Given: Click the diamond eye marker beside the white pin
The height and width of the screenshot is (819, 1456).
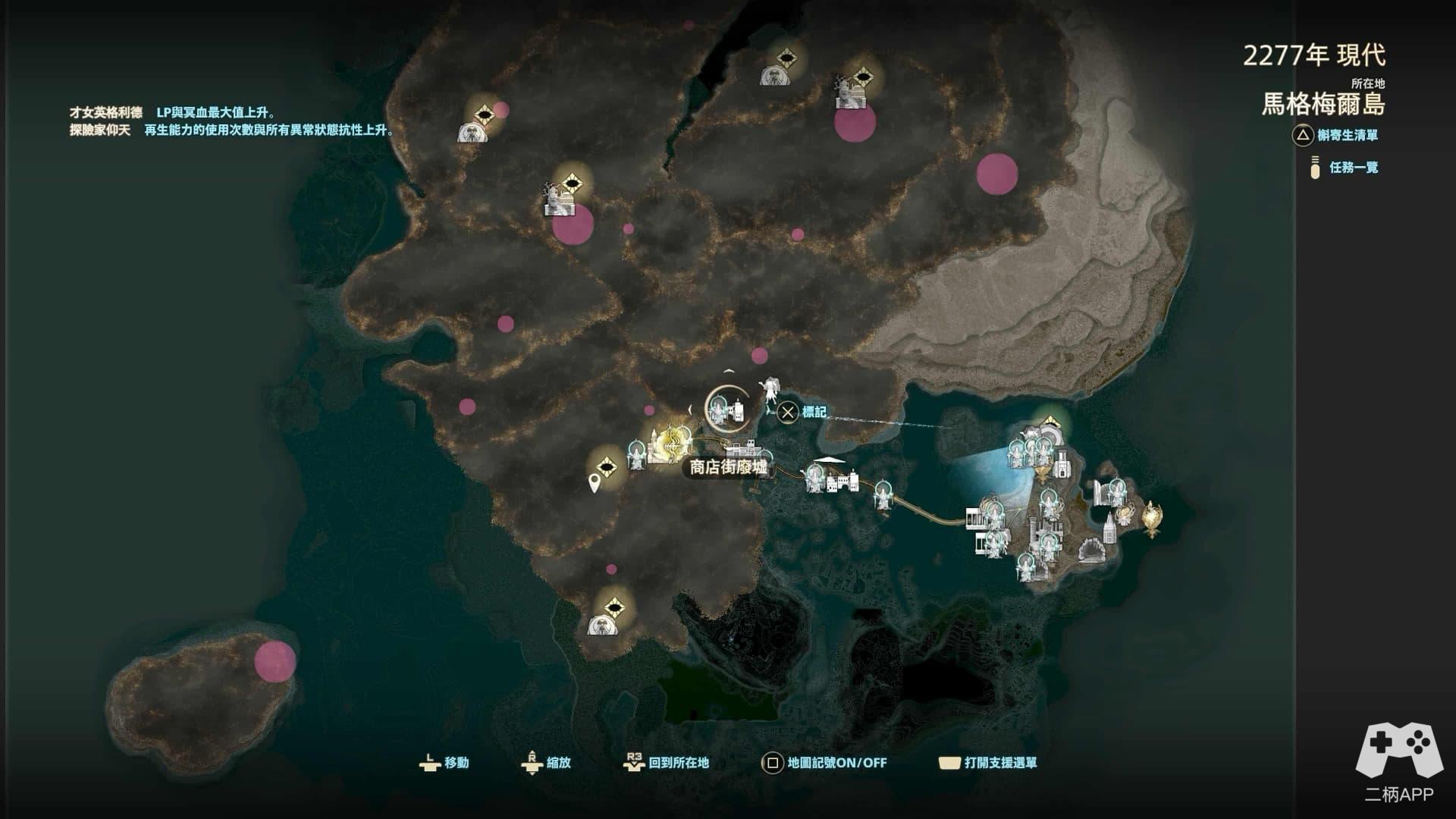Looking at the screenshot, I should click(607, 466).
